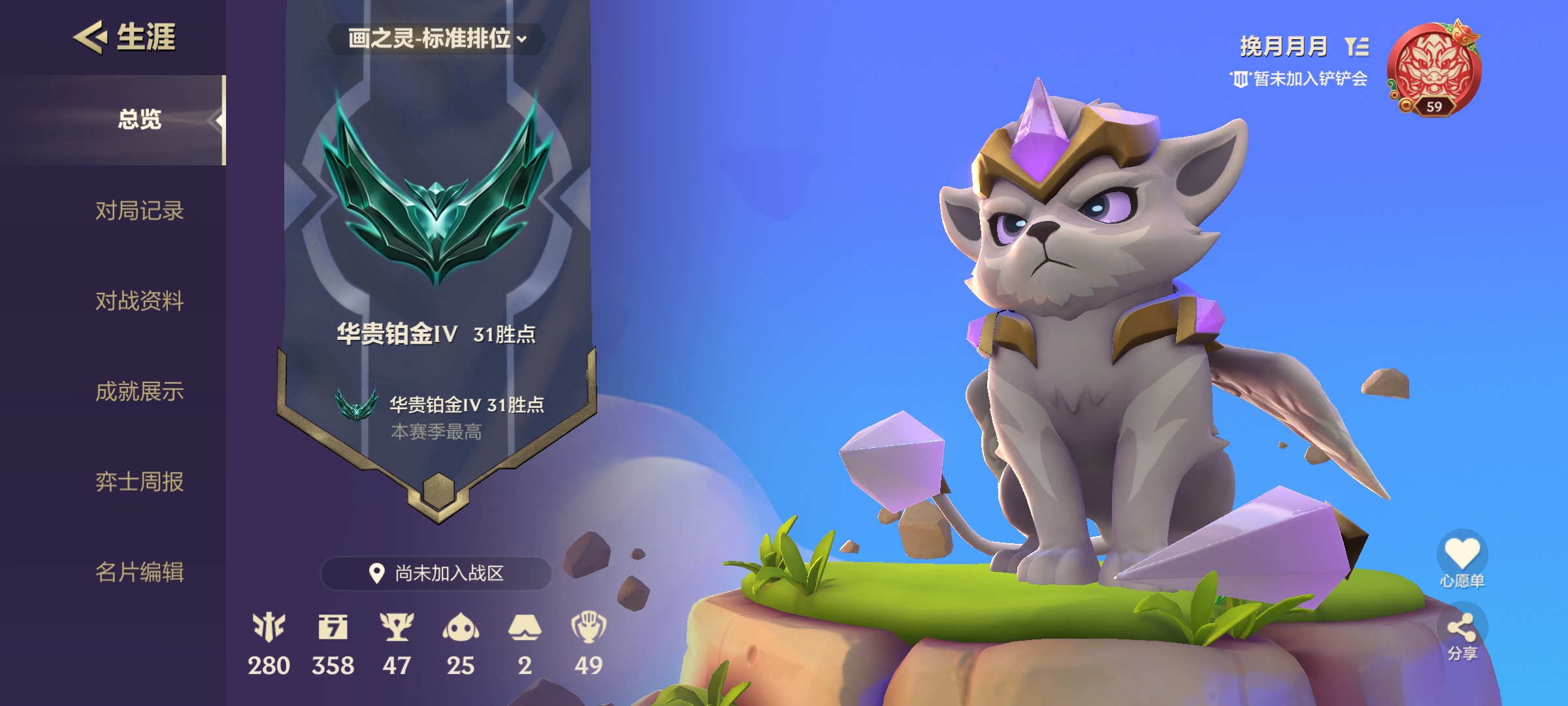The height and width of the screenshot is (706, 1568).
Task: Go back using the 生涯 arrow
Action: (90, 37)
